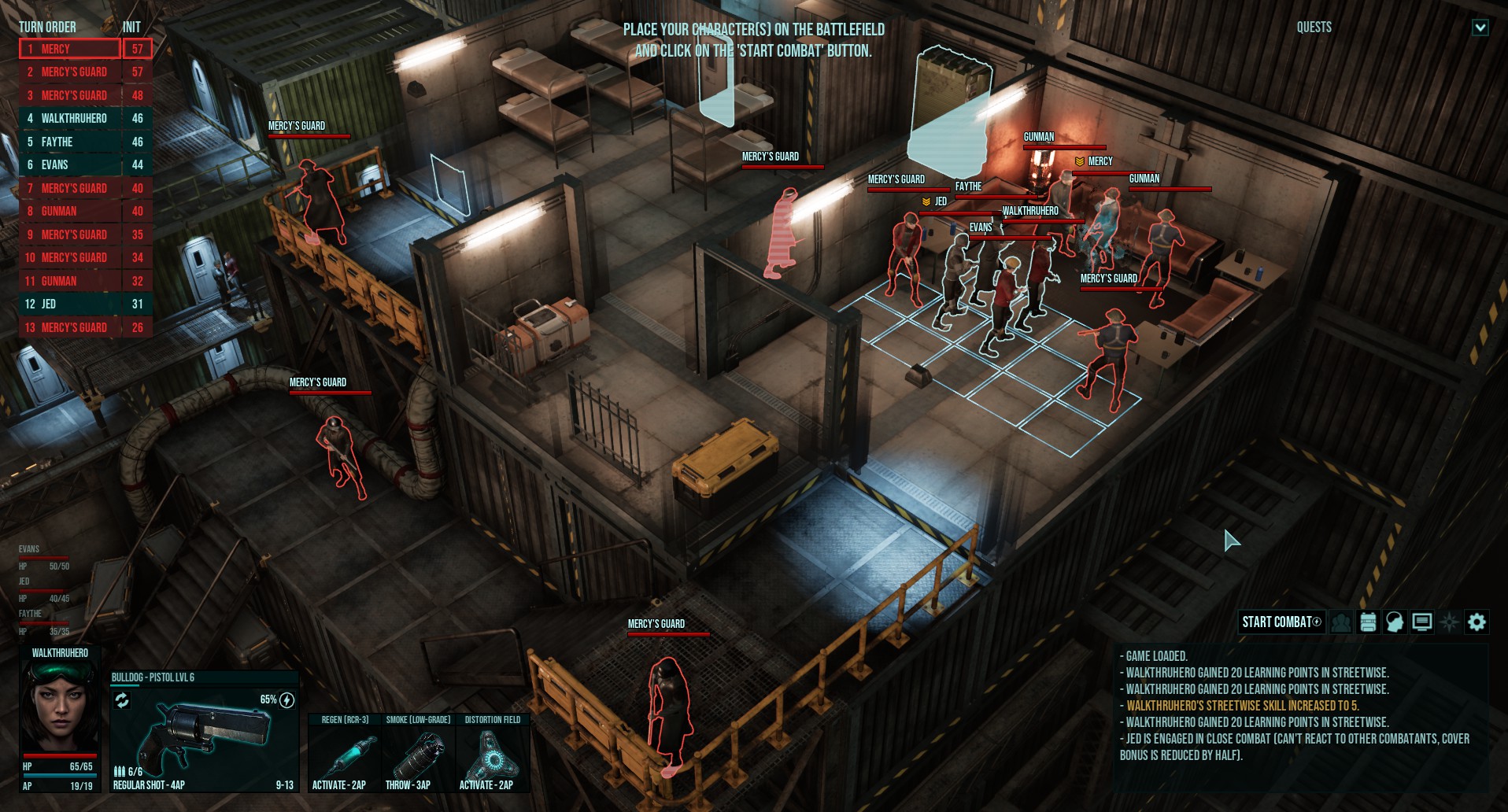Select Jed in the turn order list
The height and width of the screenshot is (812, 1508).
(x=70, y=304)
